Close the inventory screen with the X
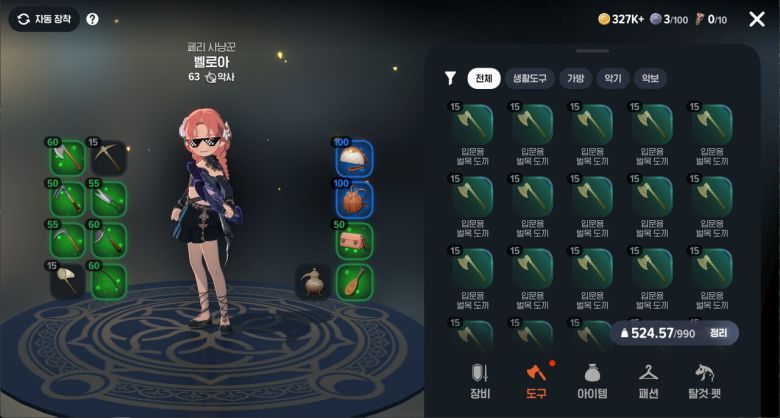 [756, 19]
